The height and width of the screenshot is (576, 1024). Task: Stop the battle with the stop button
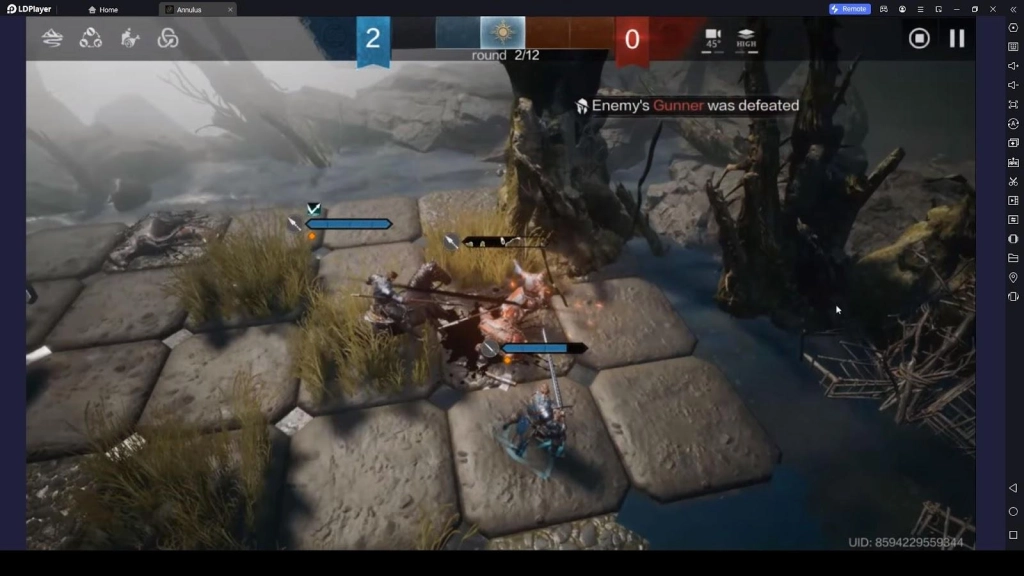919,38
